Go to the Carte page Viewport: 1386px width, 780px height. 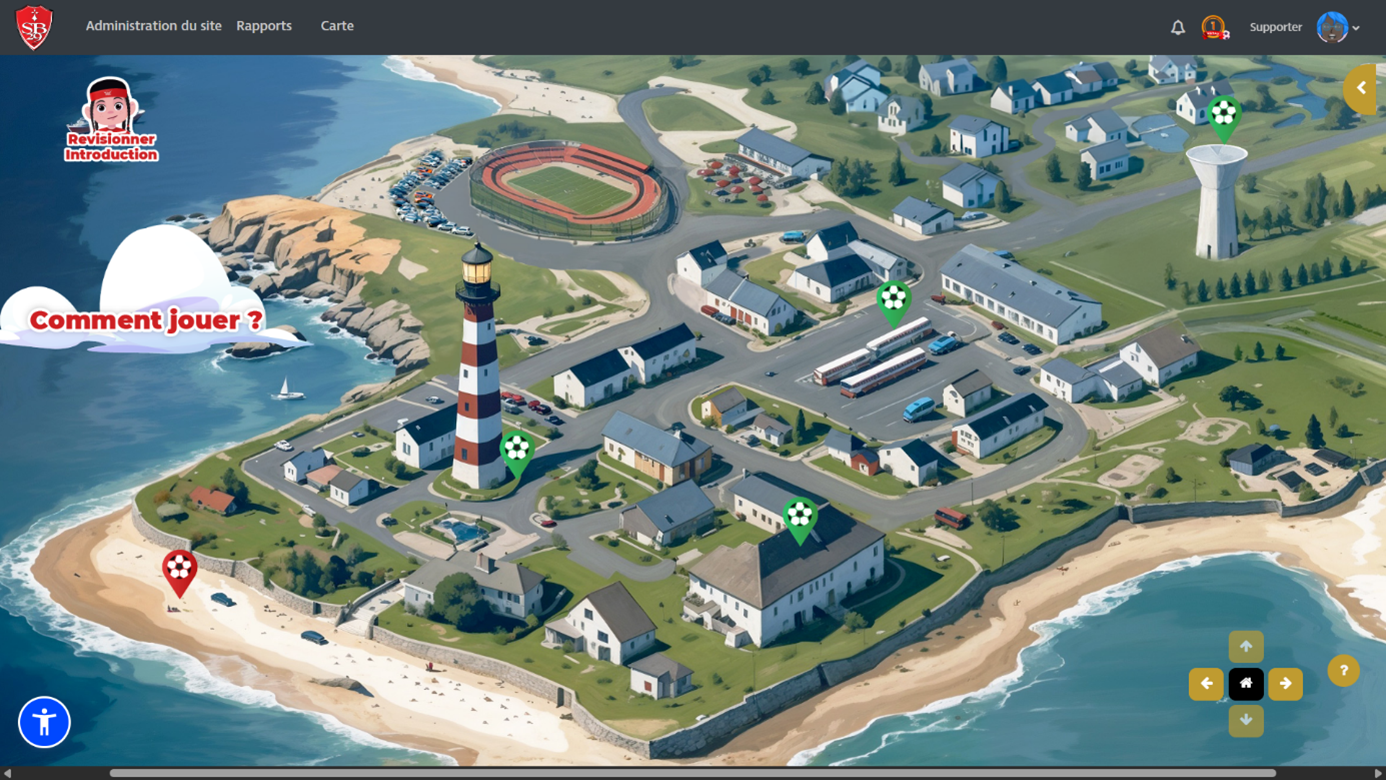click(337, 26)
